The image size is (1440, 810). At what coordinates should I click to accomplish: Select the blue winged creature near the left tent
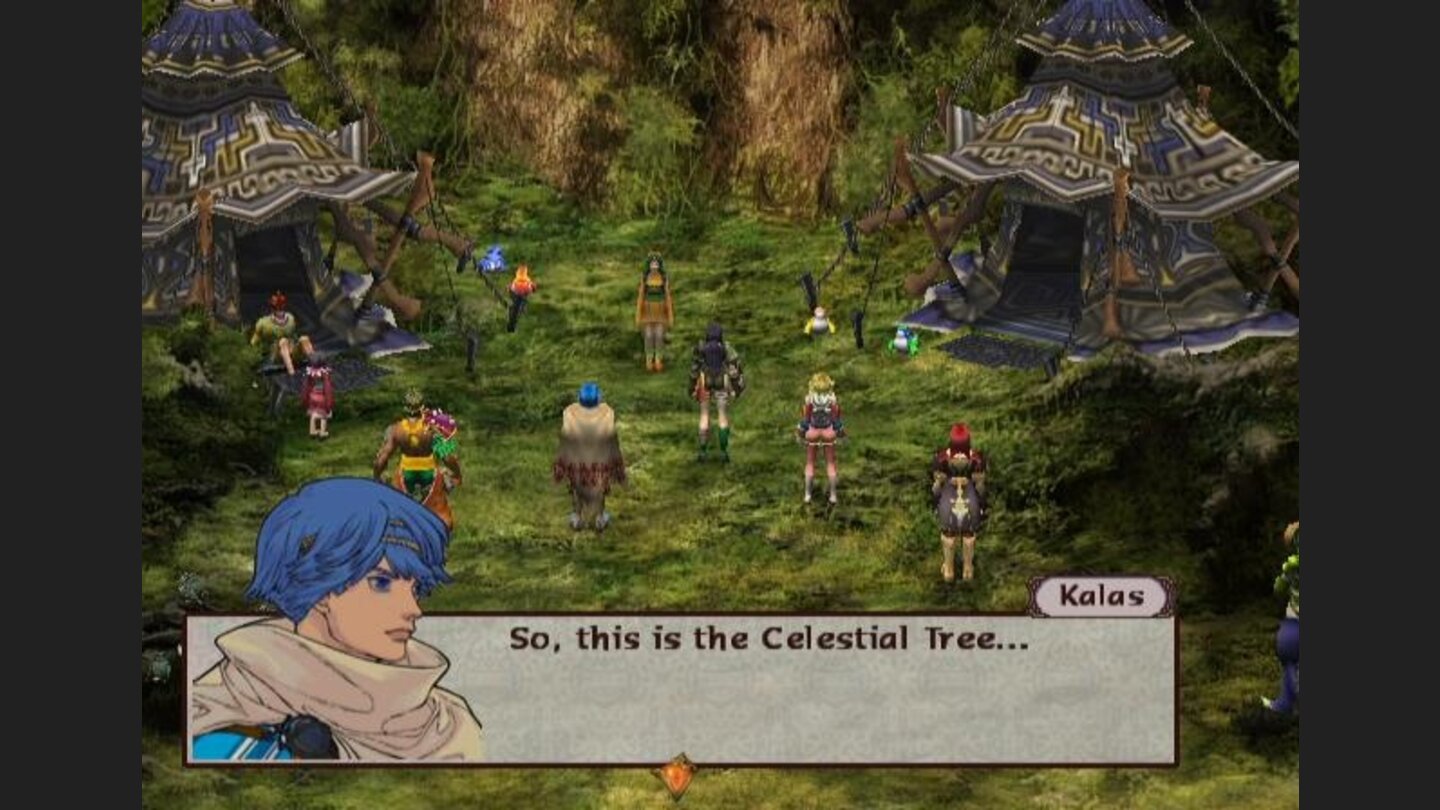pos(491,258)
